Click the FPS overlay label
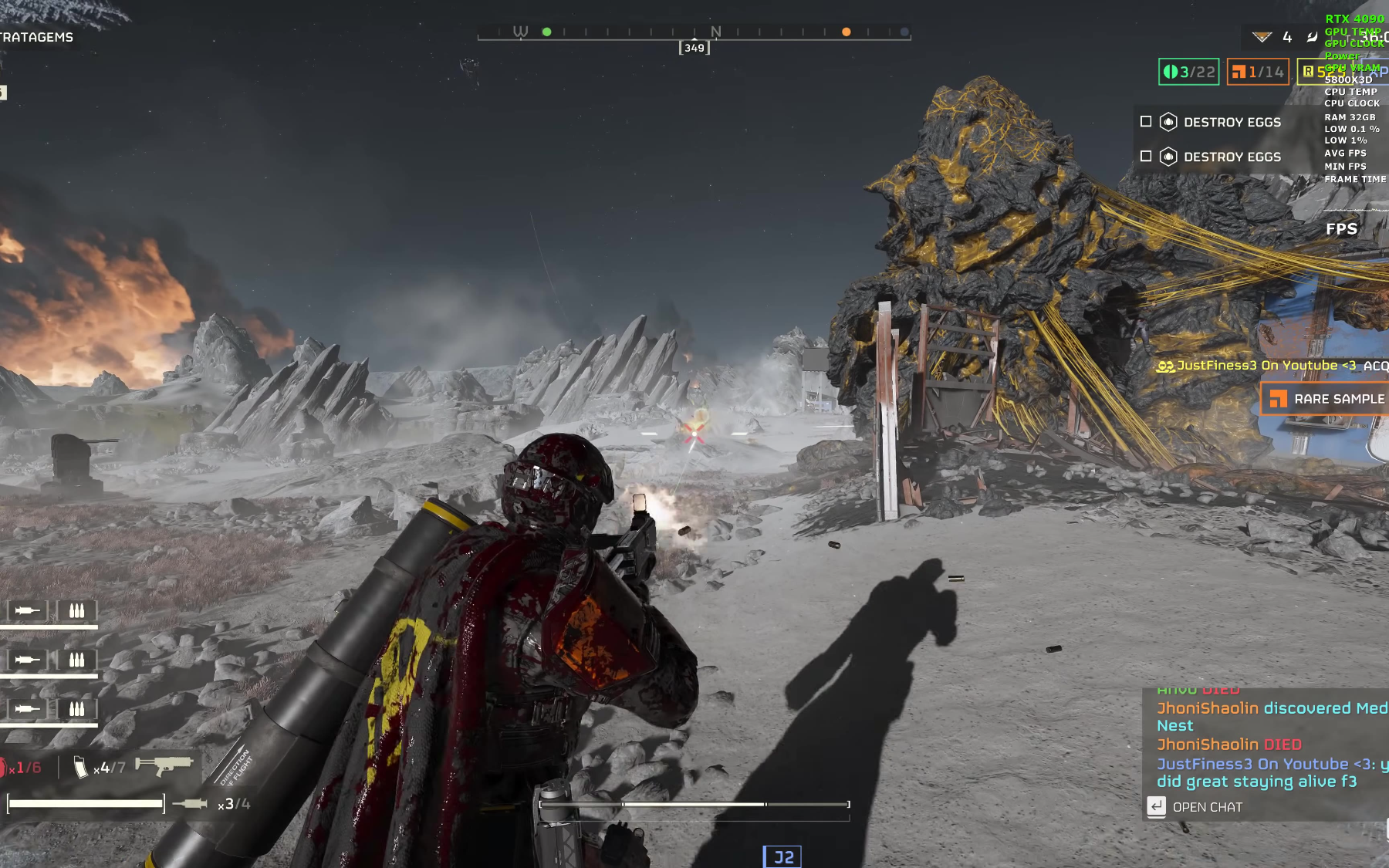Screen dimensions: 1389x868 coord(1341,229)
